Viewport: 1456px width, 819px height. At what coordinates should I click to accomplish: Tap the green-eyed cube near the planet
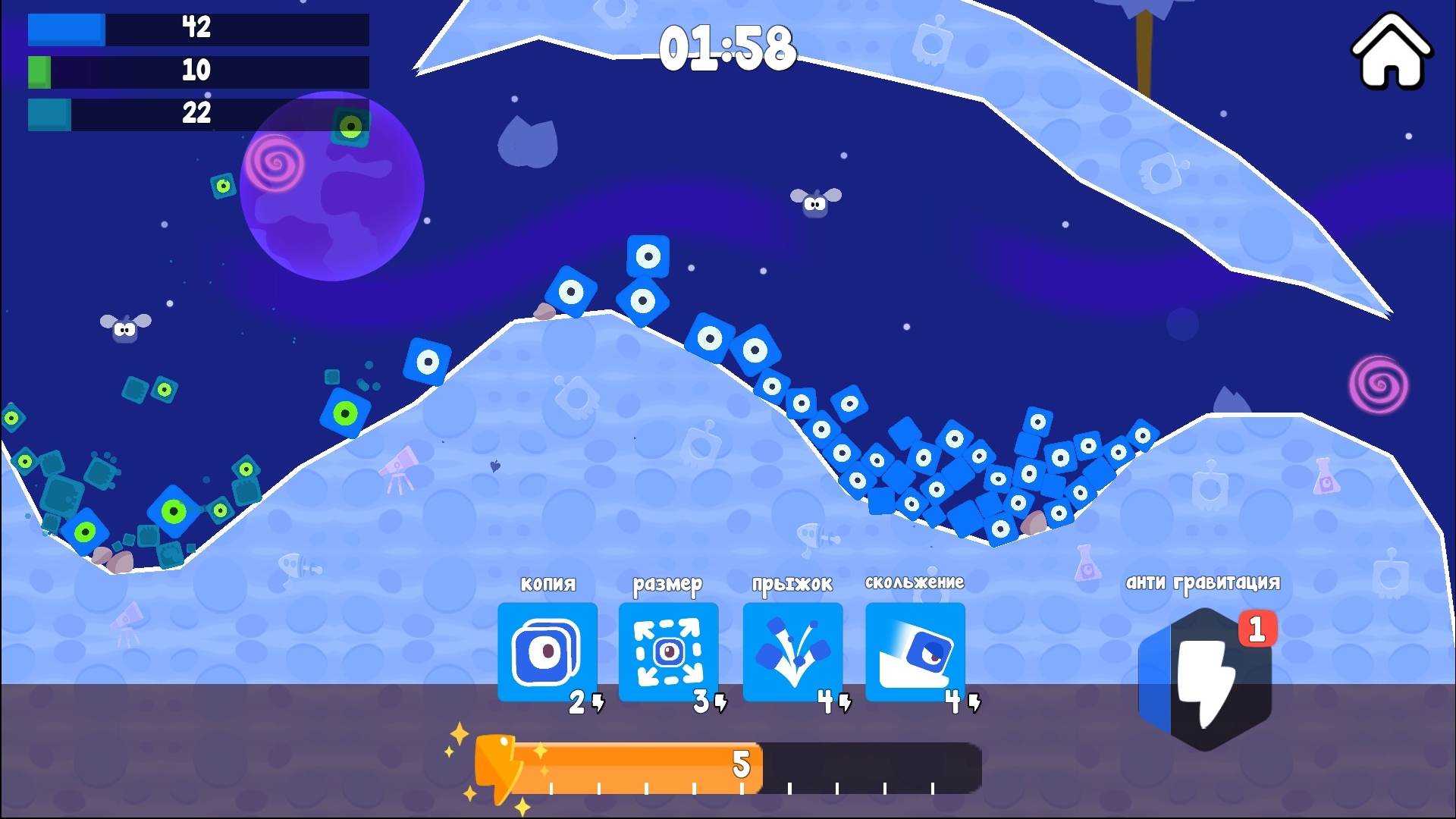click(x=350, y=124)
